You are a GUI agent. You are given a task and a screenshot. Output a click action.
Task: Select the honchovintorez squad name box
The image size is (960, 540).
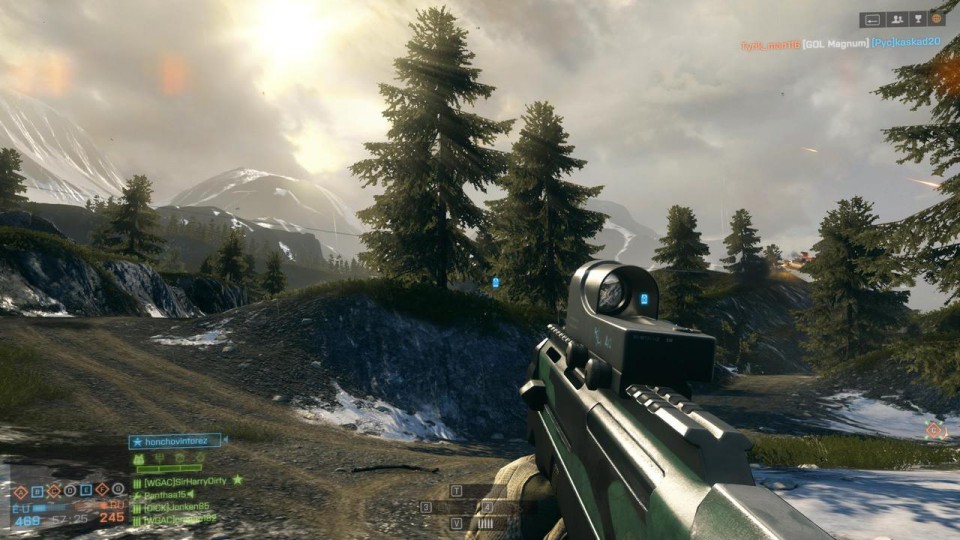[x=177, y=441]
